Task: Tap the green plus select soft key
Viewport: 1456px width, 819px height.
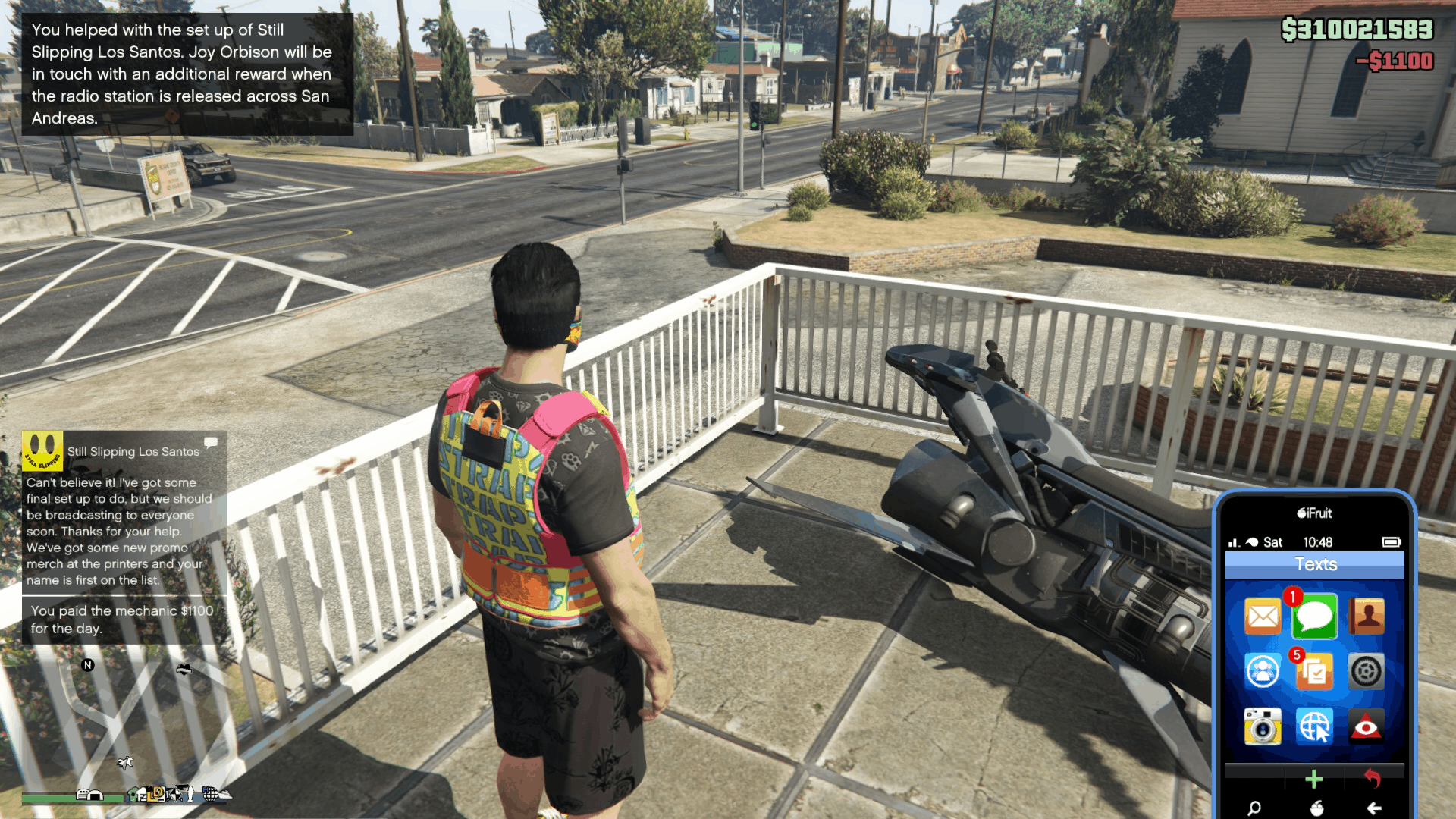Action: coord(1314,779)
